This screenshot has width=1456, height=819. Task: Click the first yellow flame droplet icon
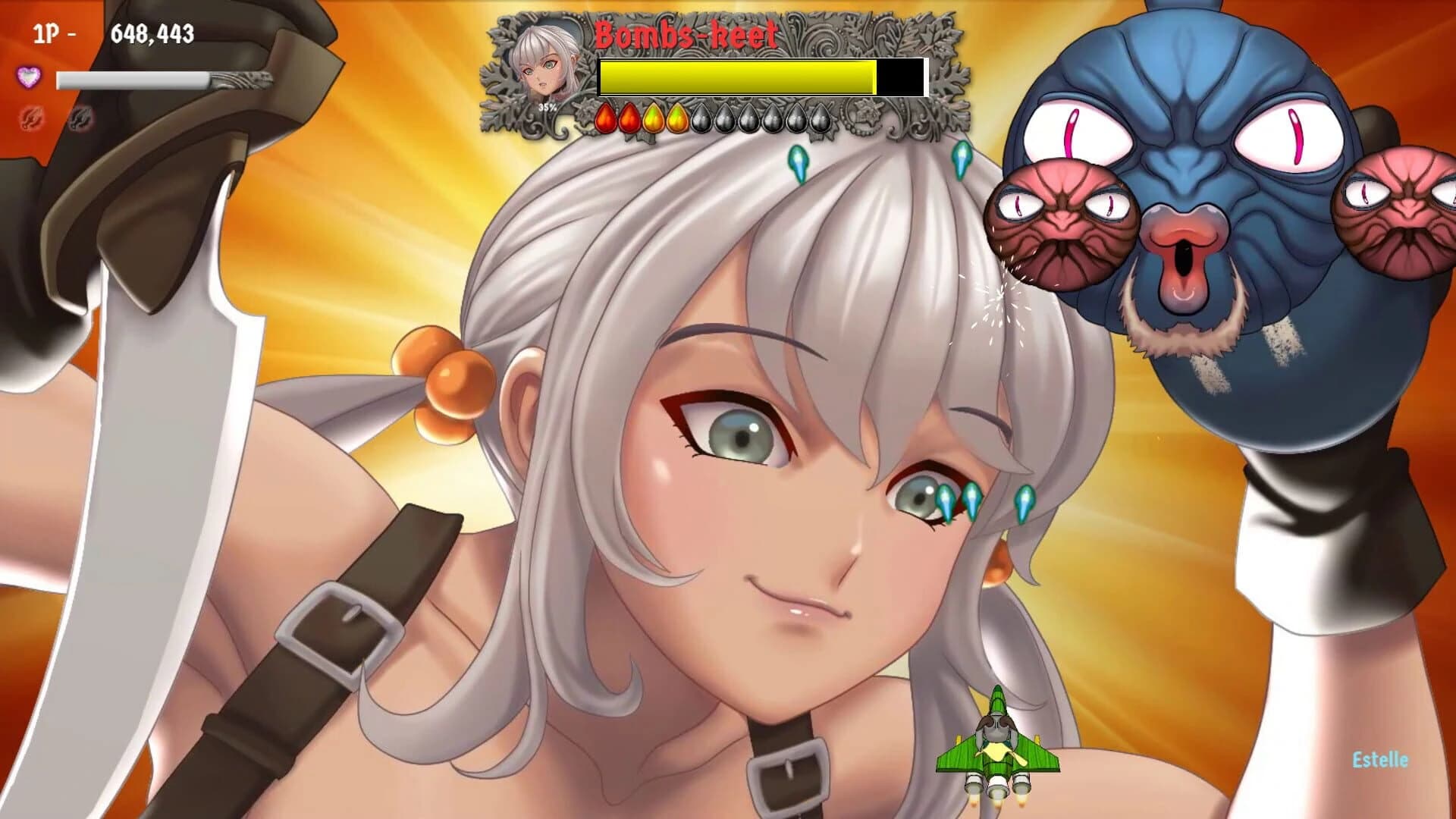coord(654,118)
